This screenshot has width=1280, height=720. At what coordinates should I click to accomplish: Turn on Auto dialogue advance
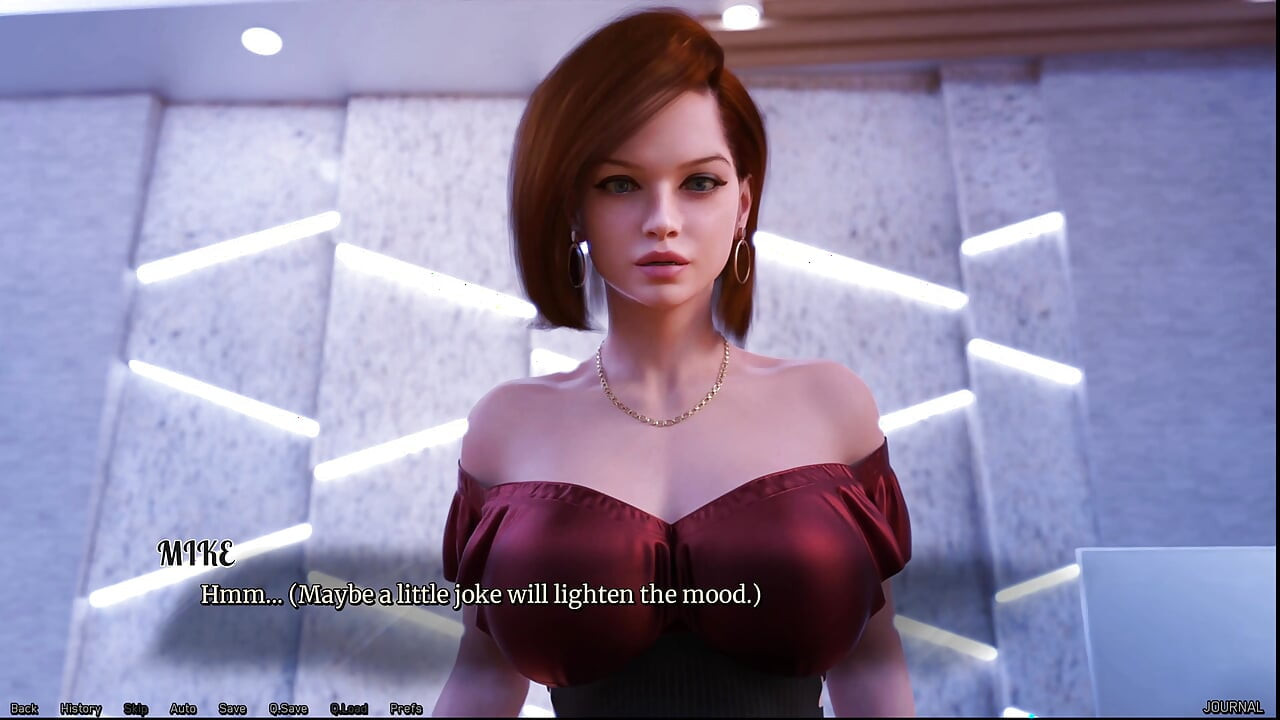(183, 708)
